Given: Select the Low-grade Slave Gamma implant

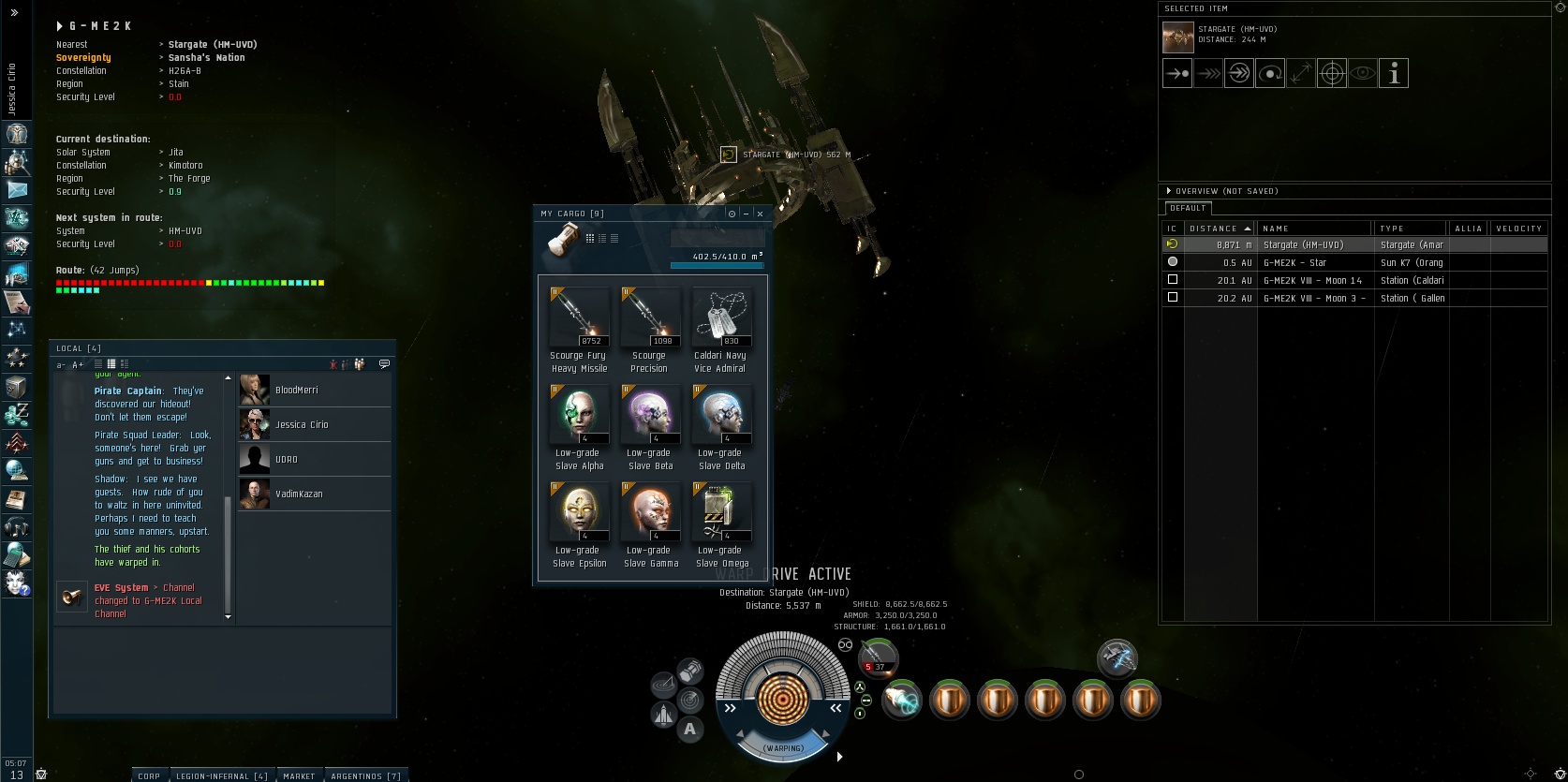Looking at the screenshot, I should [x=650, y=513].
